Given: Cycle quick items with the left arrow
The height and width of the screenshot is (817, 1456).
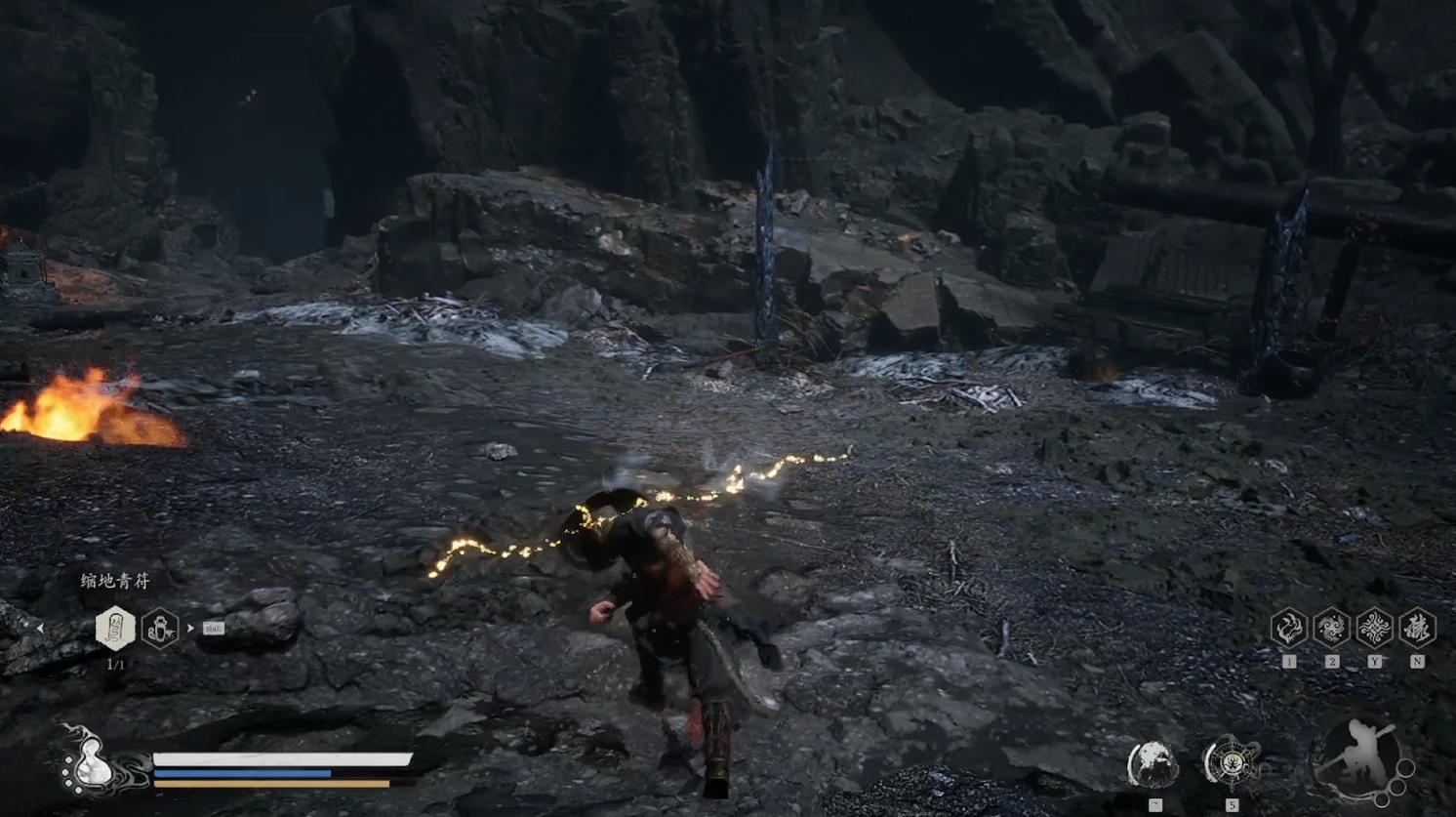Looking at the screenshot, I should (x=40, y=629).
